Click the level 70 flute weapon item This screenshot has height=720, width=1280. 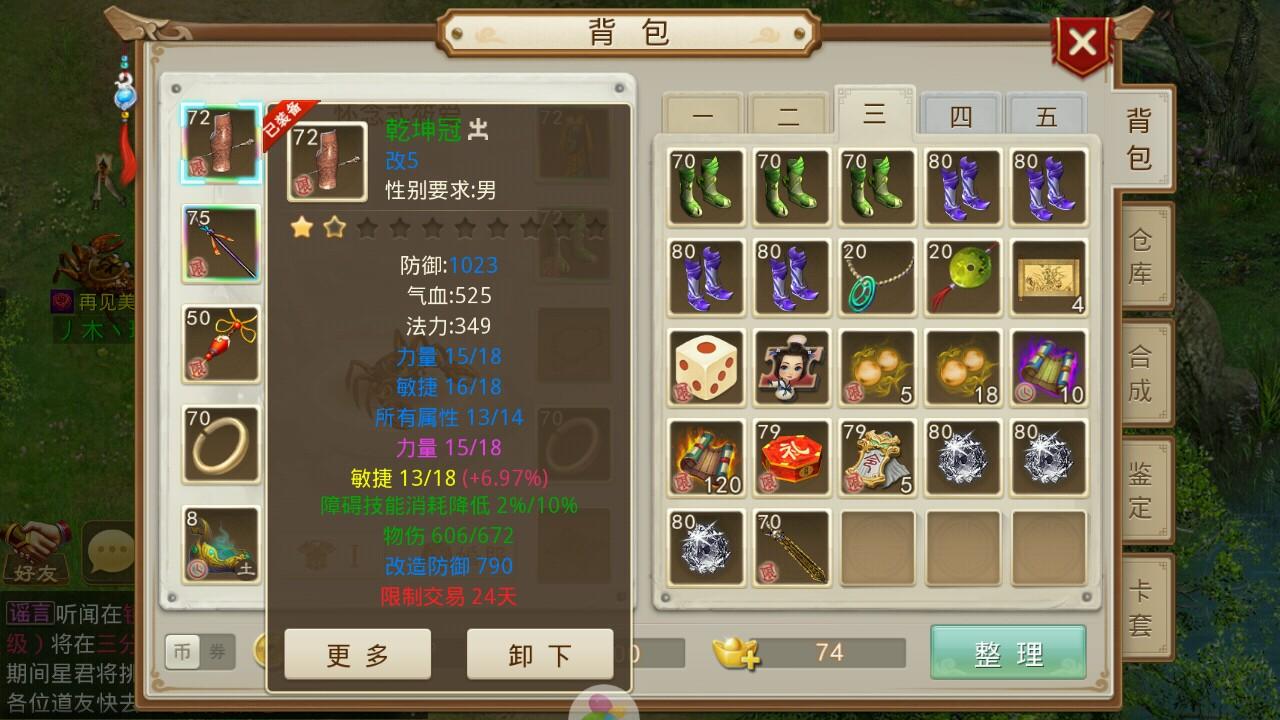pyautogui.click(x=791, y=548)
